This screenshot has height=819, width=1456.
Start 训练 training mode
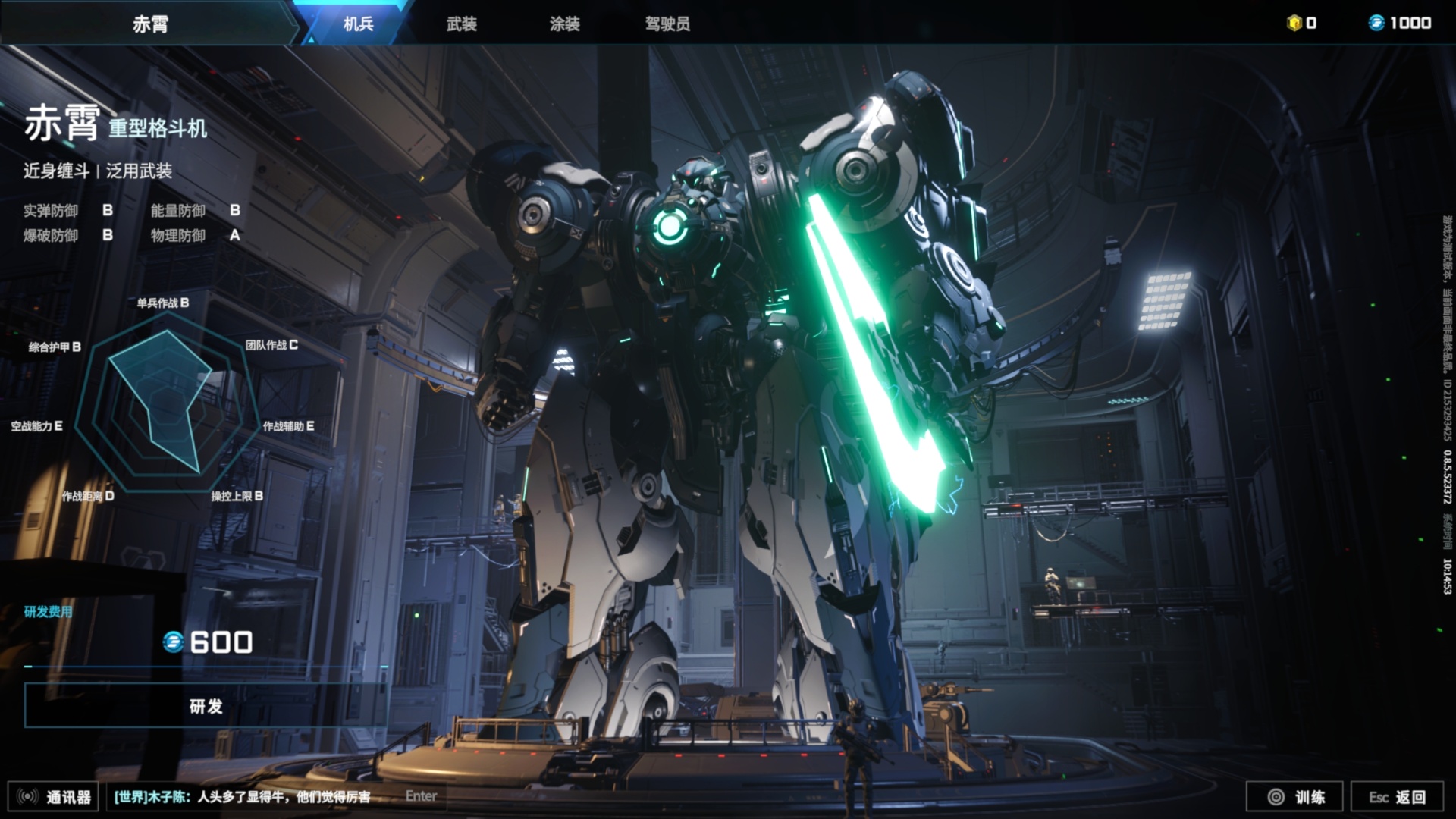click(1295, 796)
